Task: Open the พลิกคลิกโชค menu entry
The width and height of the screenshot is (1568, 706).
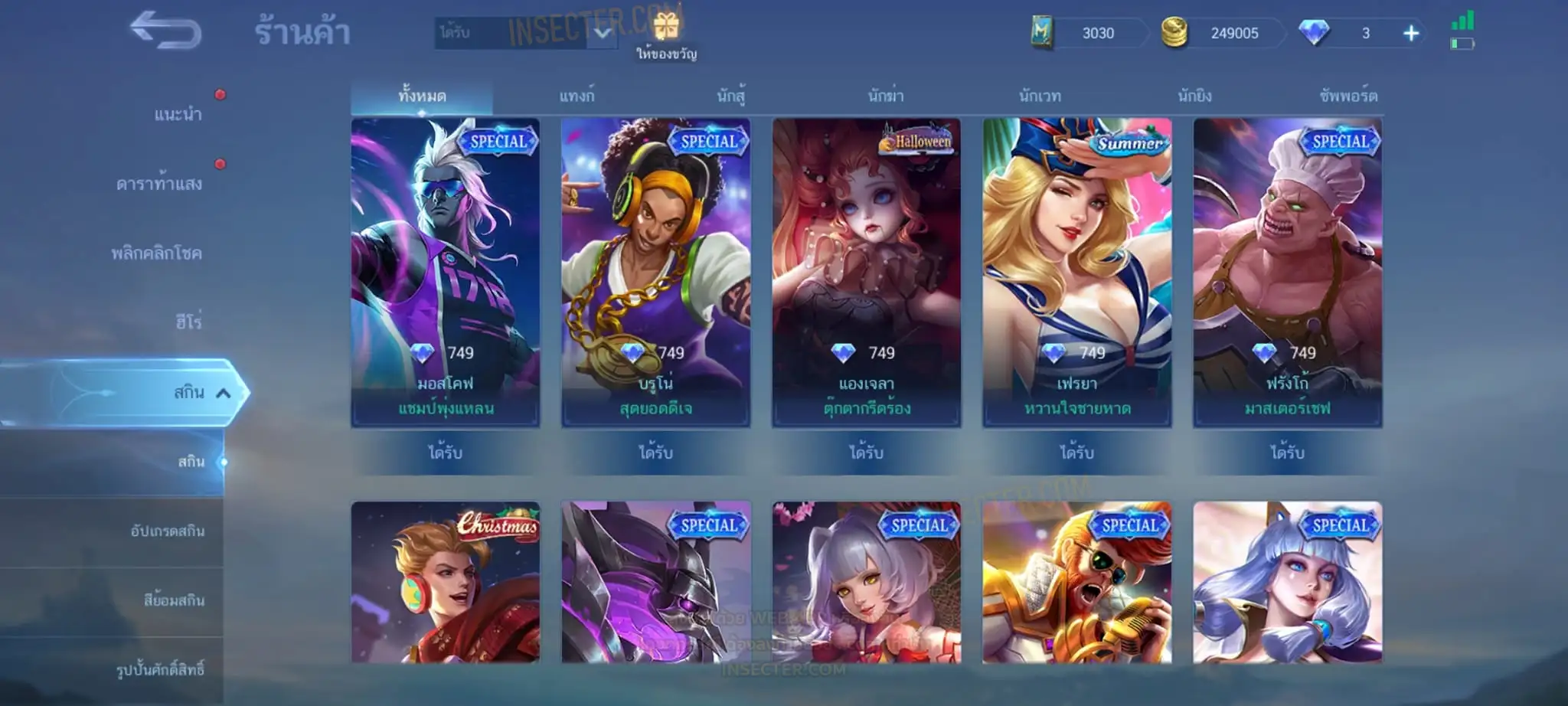Action: click(x=157, y=253)
